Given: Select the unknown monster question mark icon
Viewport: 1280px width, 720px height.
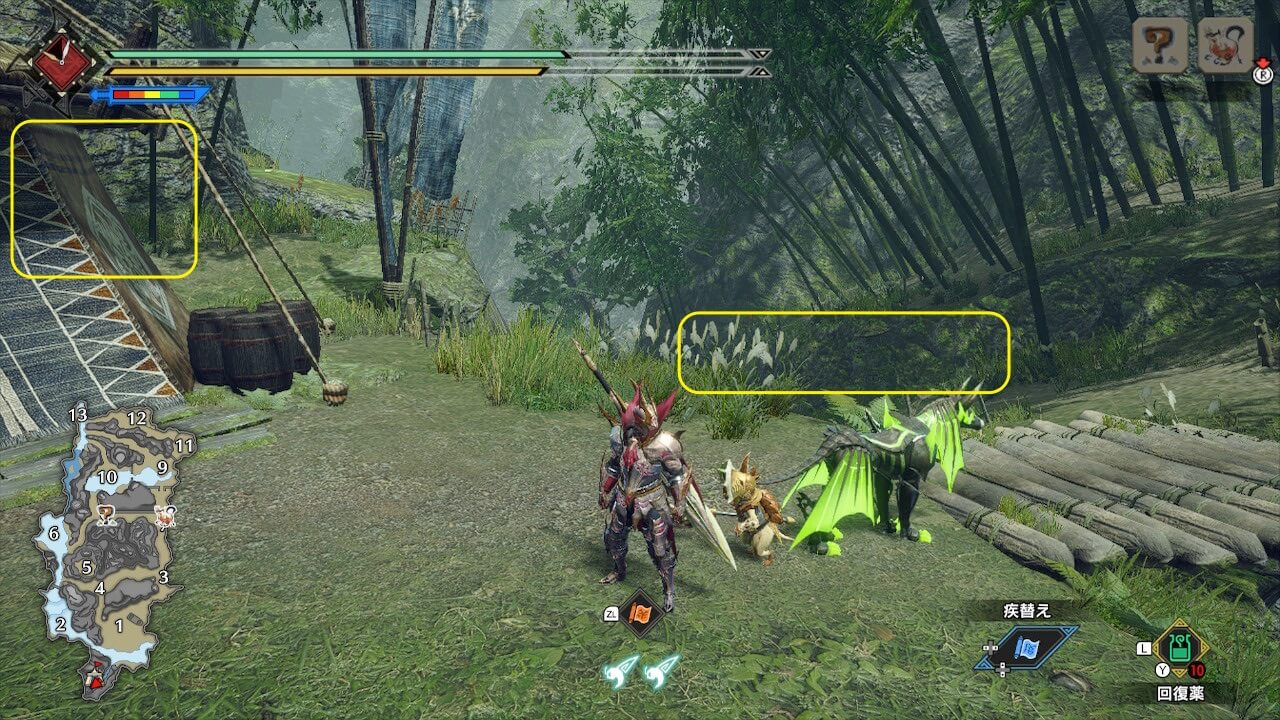Looking at the screenshot, I should (x=1160, y=46).
